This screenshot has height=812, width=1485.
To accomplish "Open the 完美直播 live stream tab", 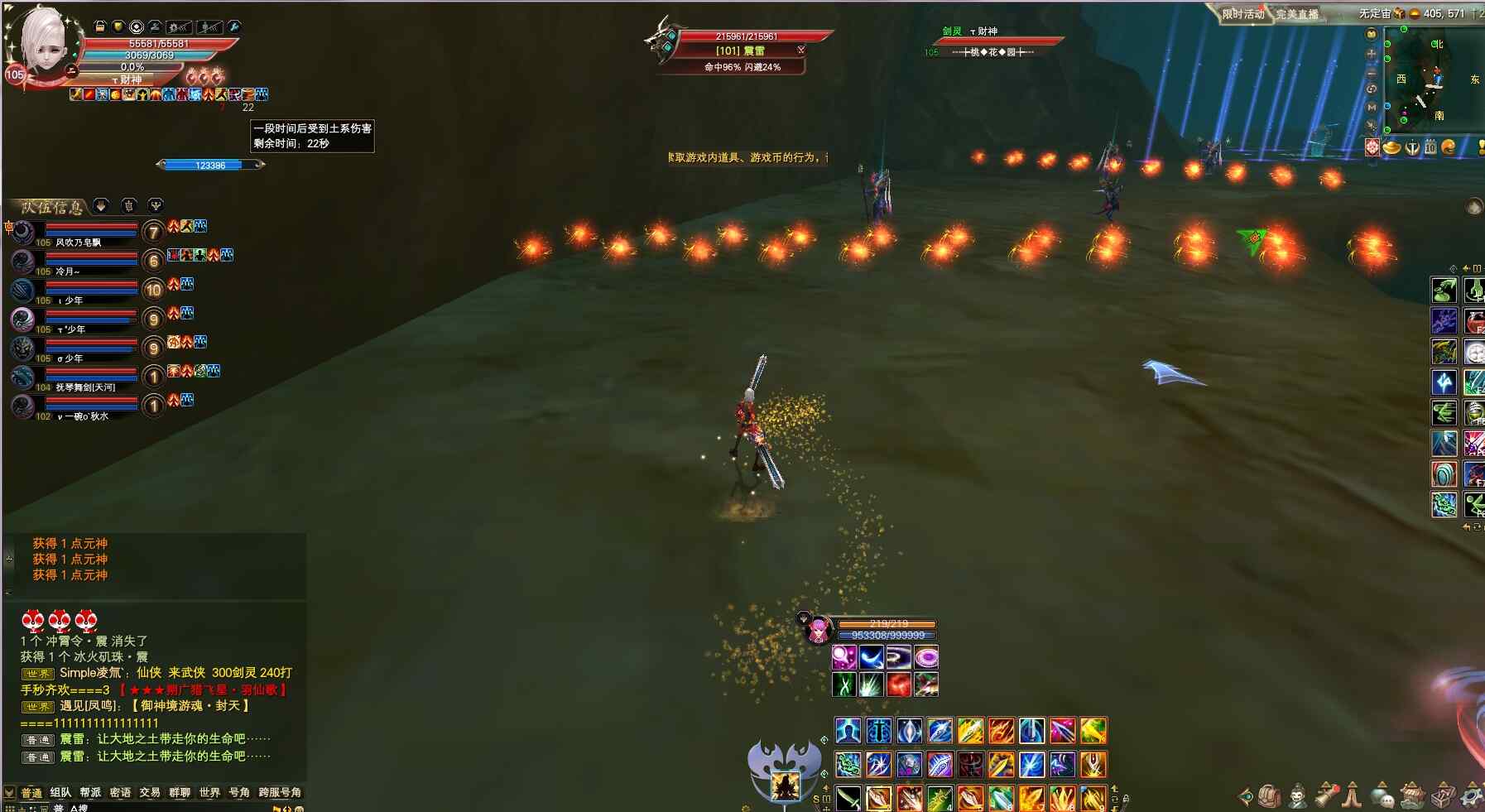I will (1297, 14).
